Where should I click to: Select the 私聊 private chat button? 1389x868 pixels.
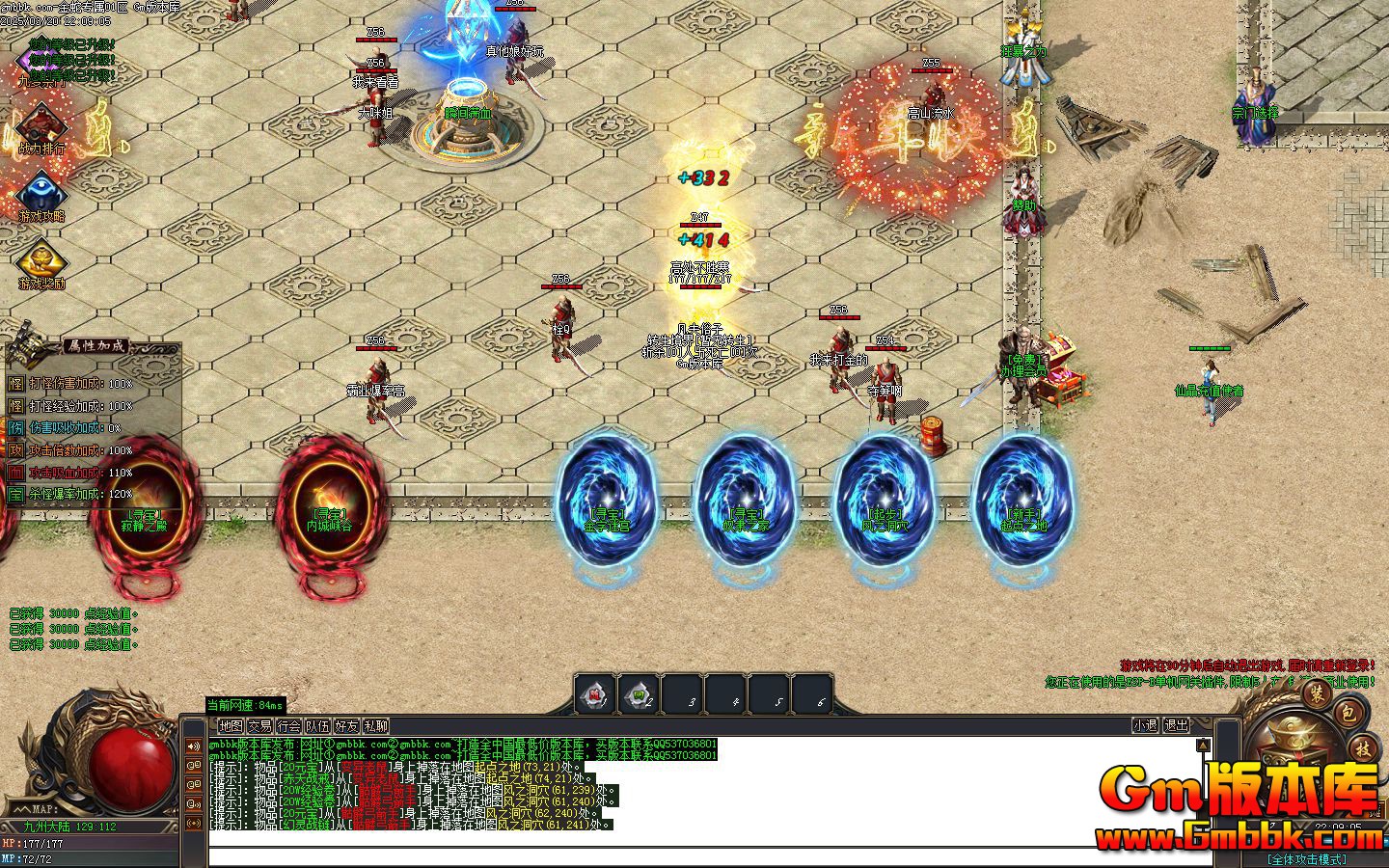(375, 726)
